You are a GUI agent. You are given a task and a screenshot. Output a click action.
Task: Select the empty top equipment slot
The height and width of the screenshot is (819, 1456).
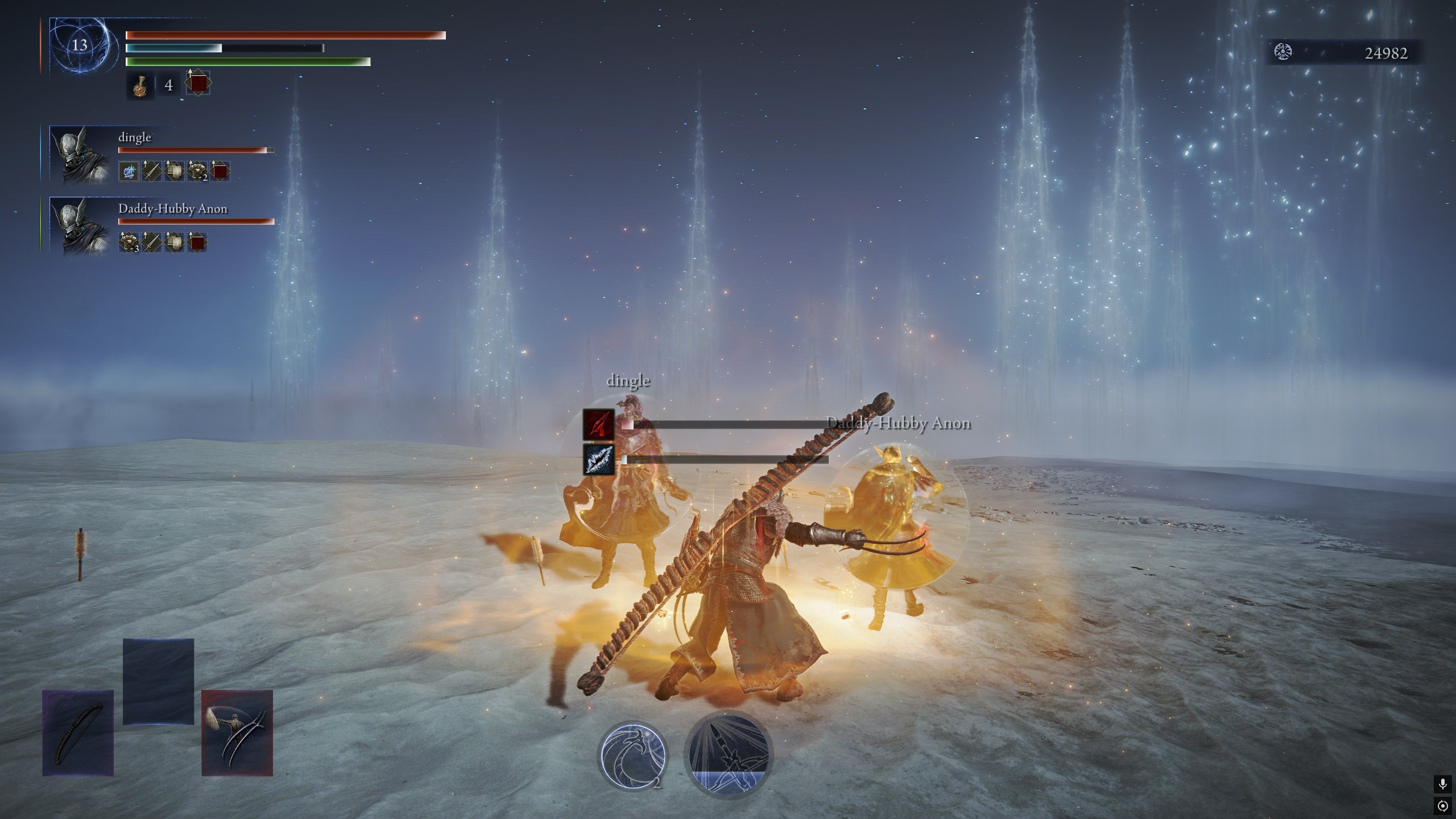pos(158,681)
